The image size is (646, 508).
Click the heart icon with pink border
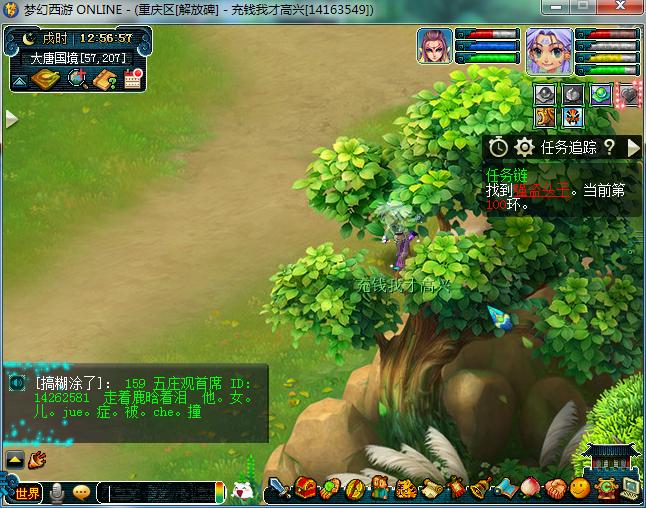(627, 94)
